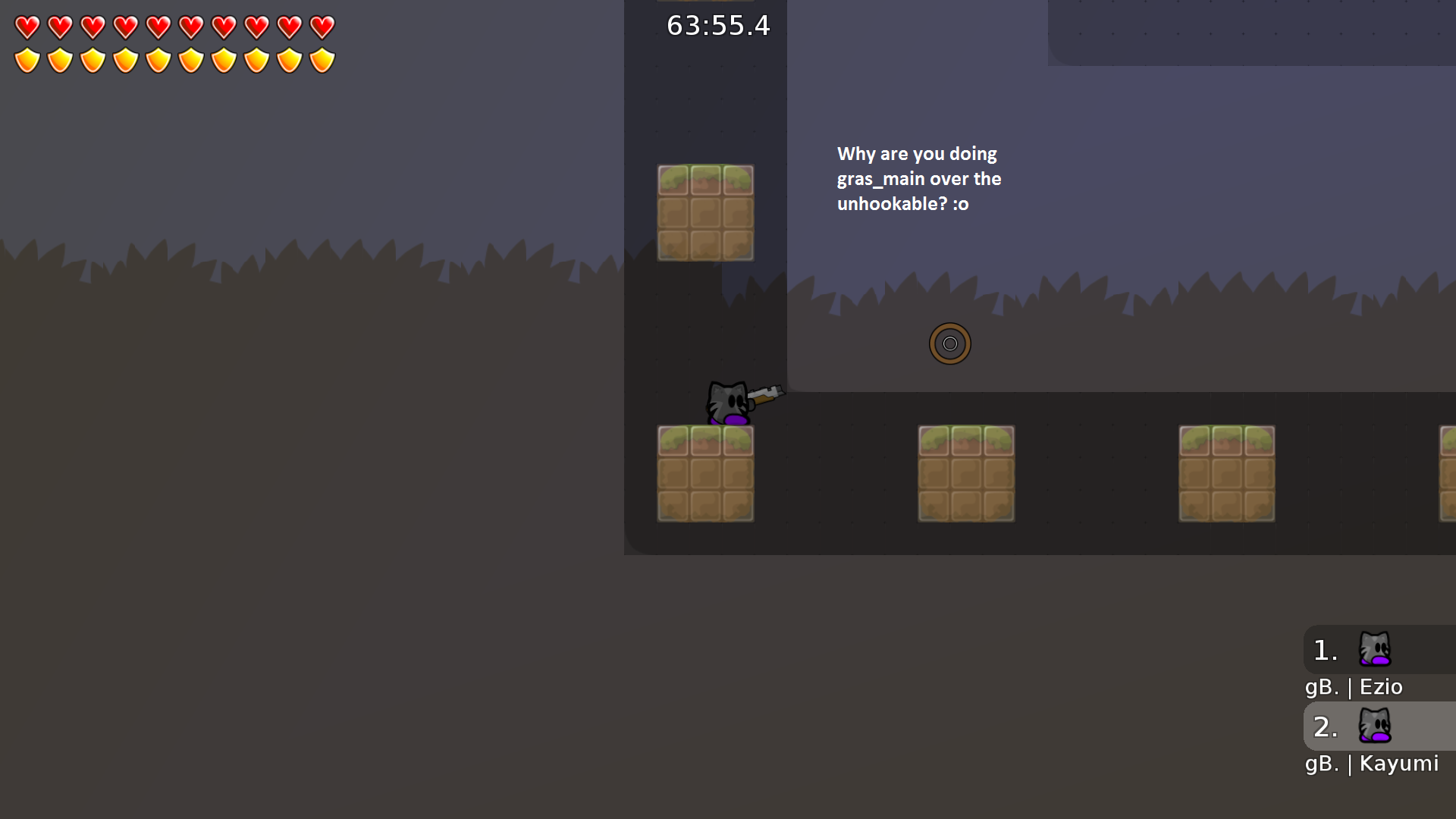The height and width of the screenshot is (819, 1456).
Task: Select the floating grass block platform
Action: pyautogui.click(x=705, y=213)
